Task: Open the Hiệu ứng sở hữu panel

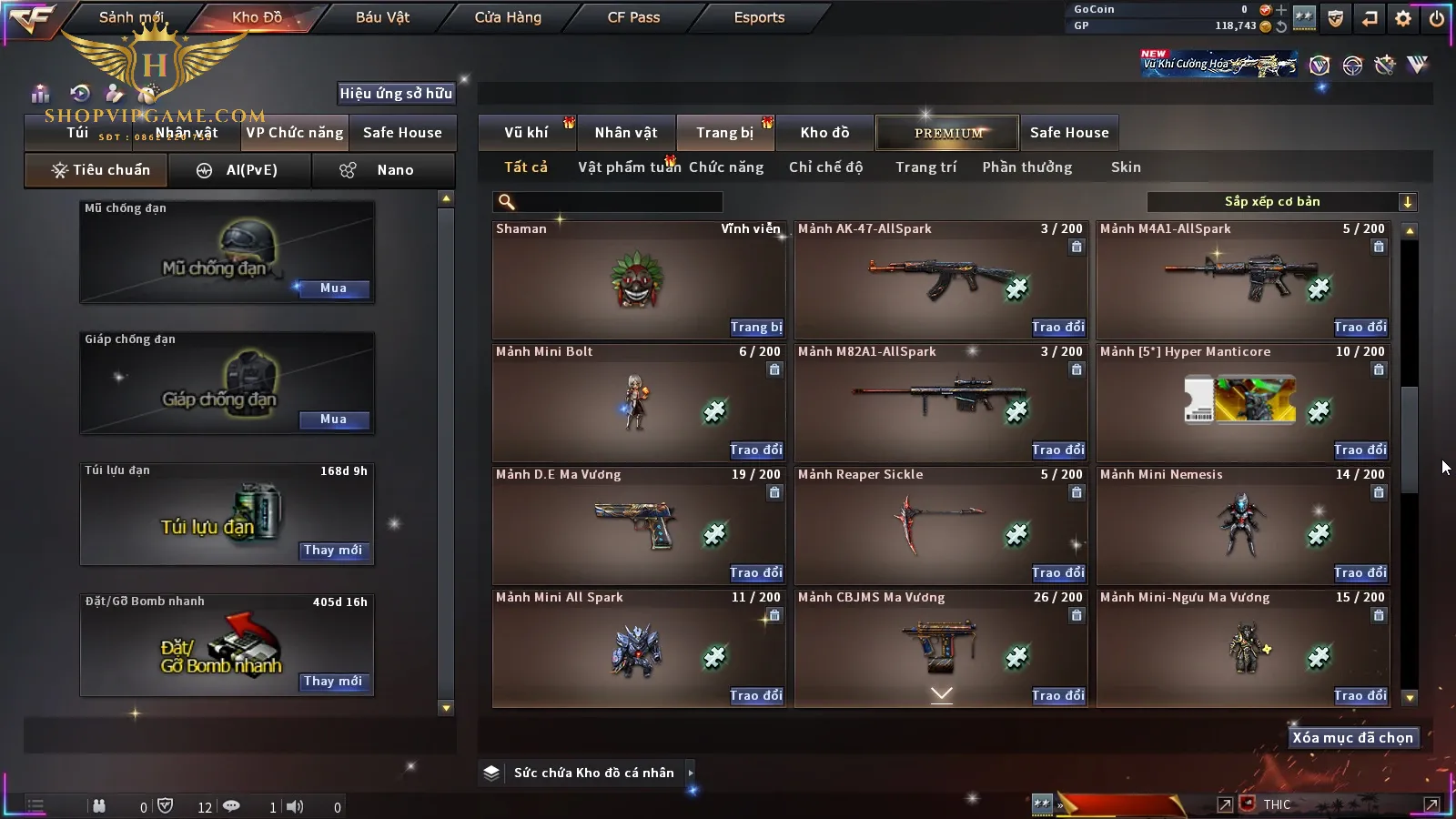Action: coord(396,94)
